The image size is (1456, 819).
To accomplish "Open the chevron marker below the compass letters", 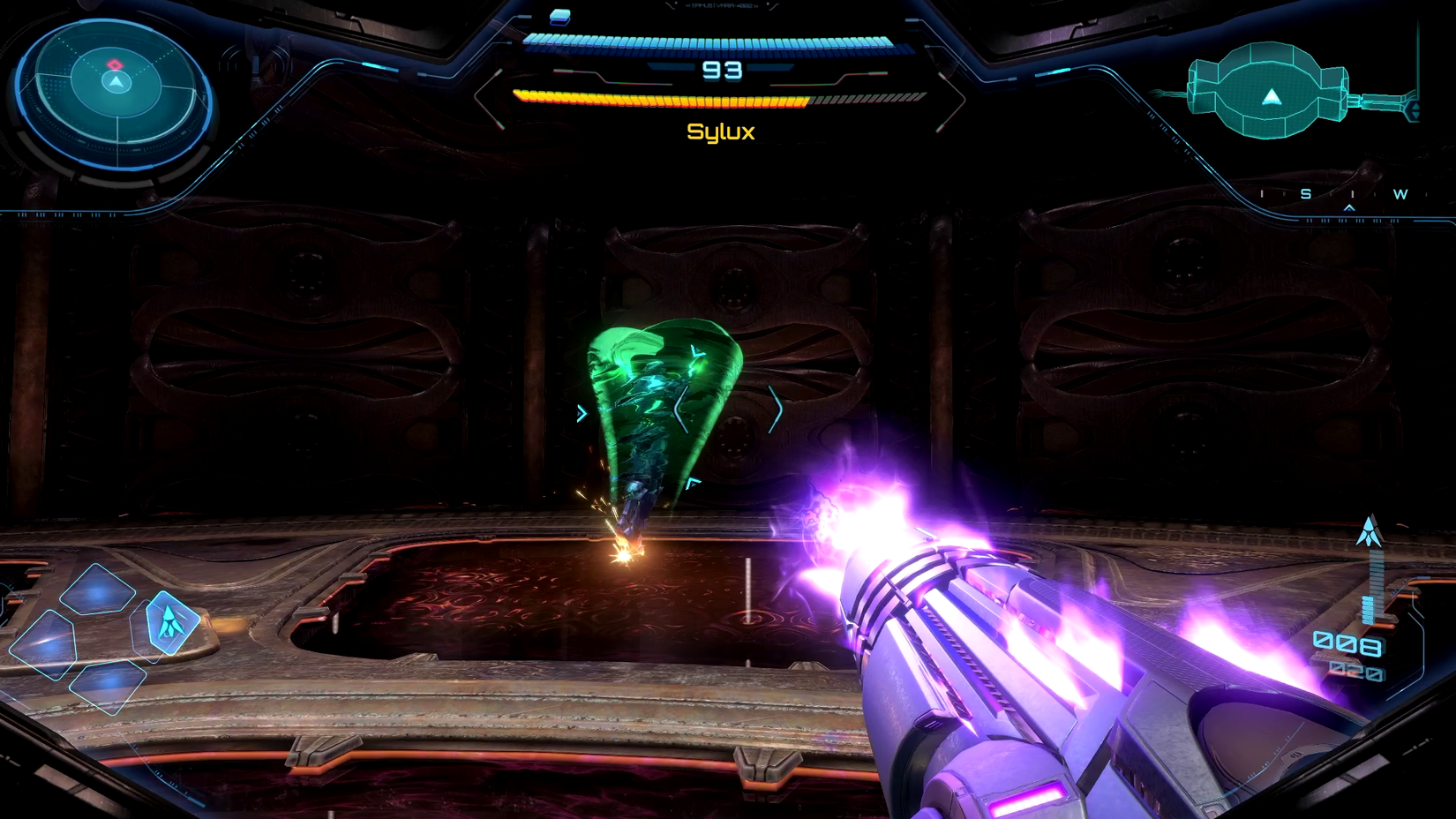I will pos(1349,208).
